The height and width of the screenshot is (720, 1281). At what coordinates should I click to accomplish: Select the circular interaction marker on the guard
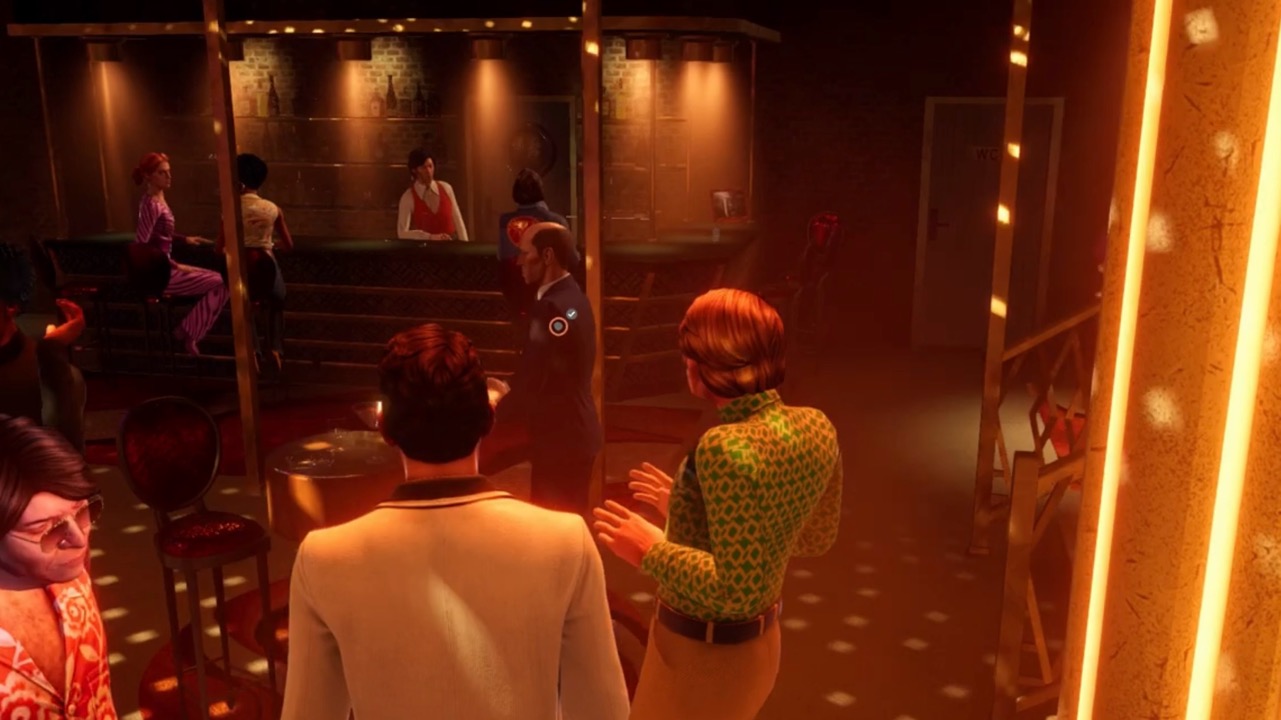[x=558, y=326]
